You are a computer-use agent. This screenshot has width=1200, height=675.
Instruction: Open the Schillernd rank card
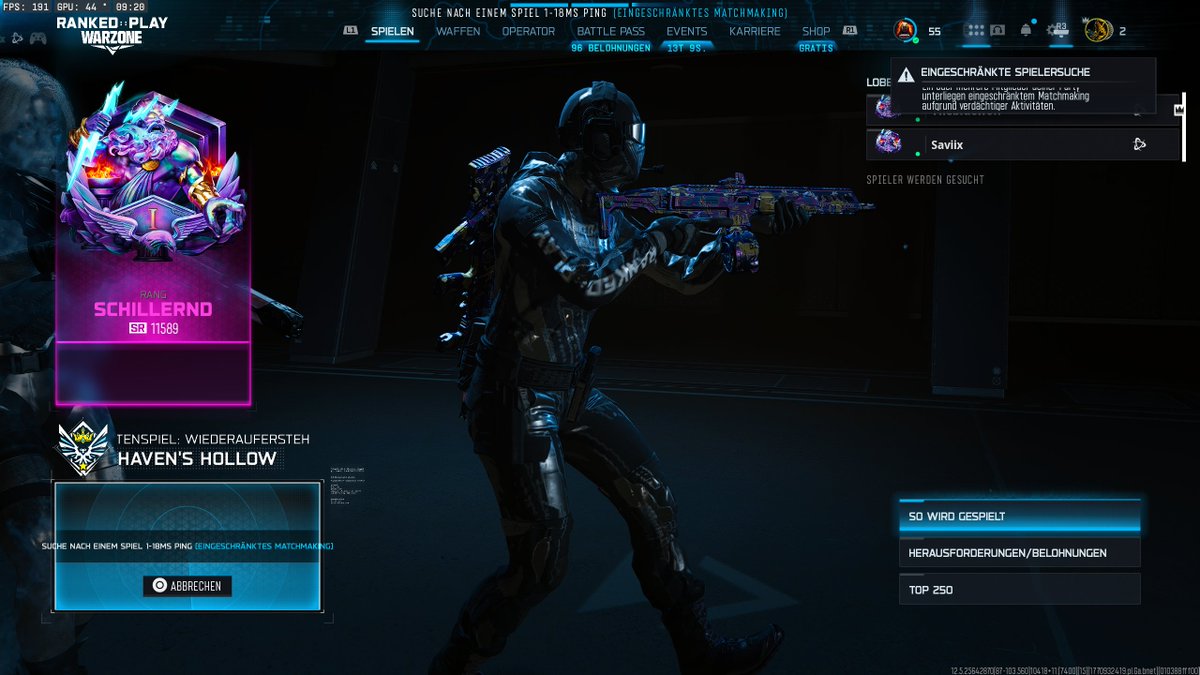[x=153, y=250]
